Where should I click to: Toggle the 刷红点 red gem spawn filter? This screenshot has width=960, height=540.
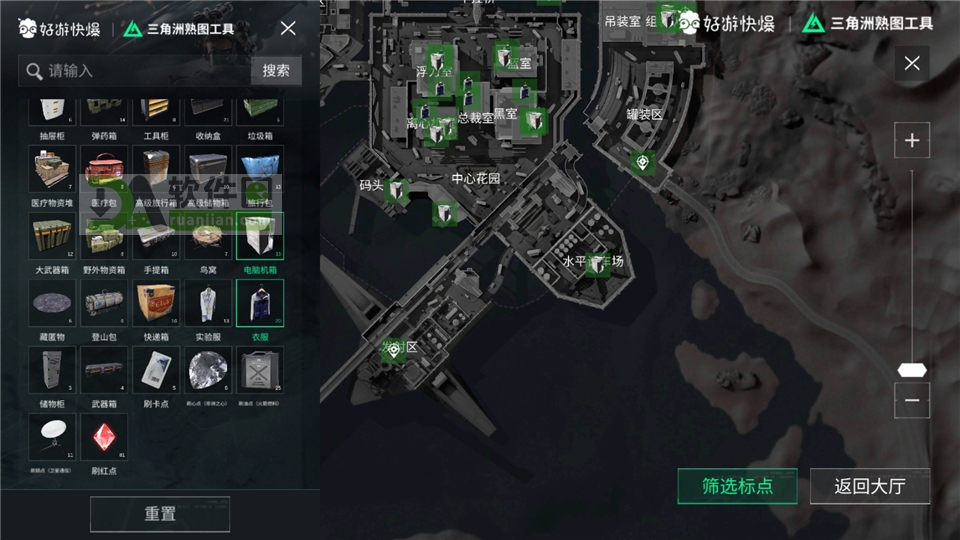[104, 438]
